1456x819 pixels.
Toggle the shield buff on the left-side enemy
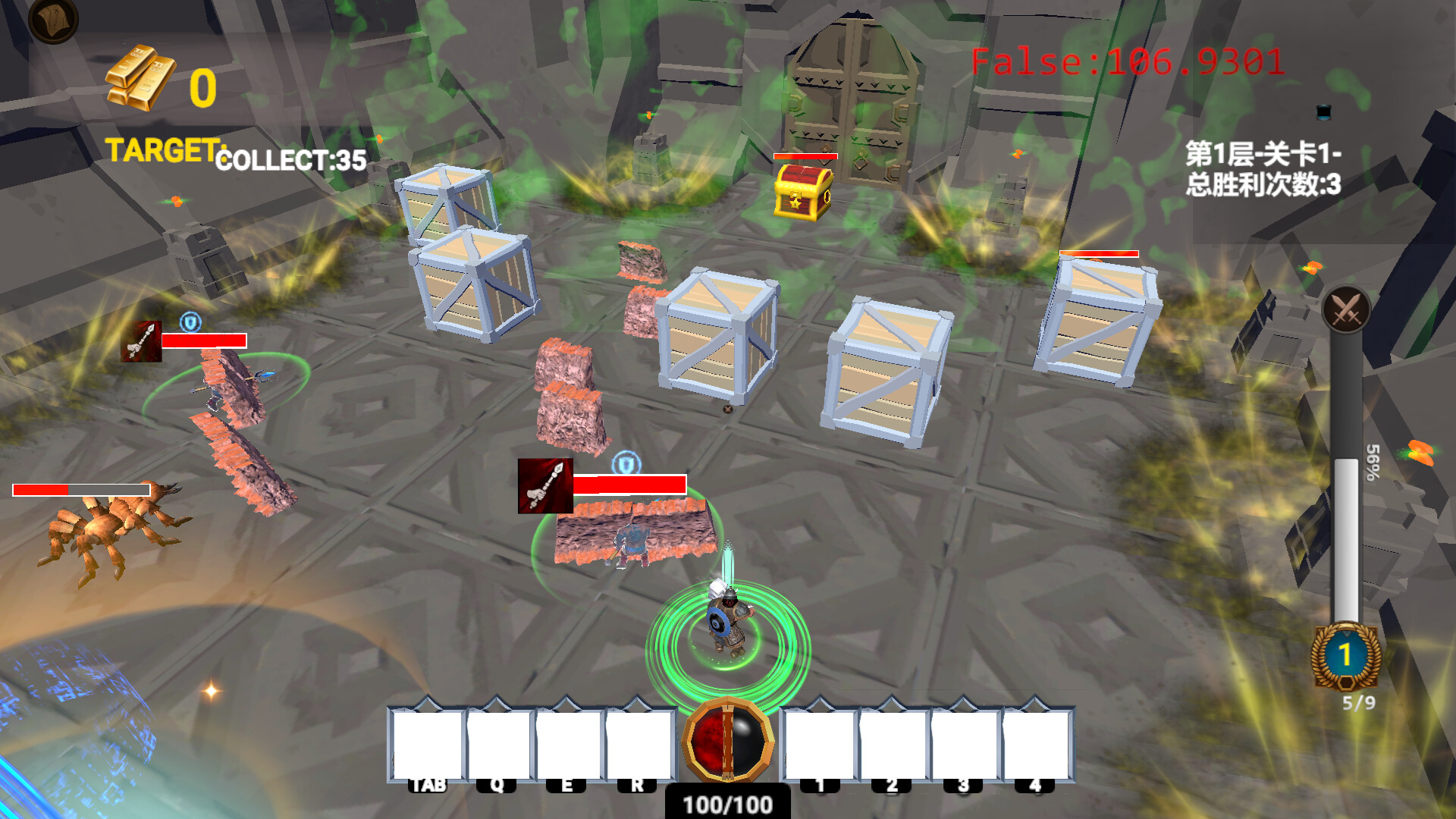pos(191,322)
